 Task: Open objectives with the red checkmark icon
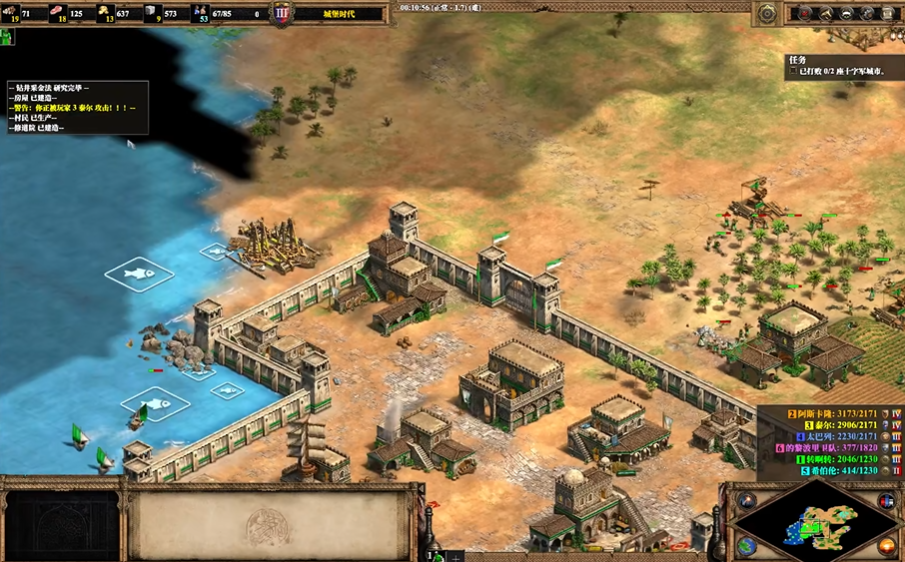pyautogui.click(x=805, y=14)
